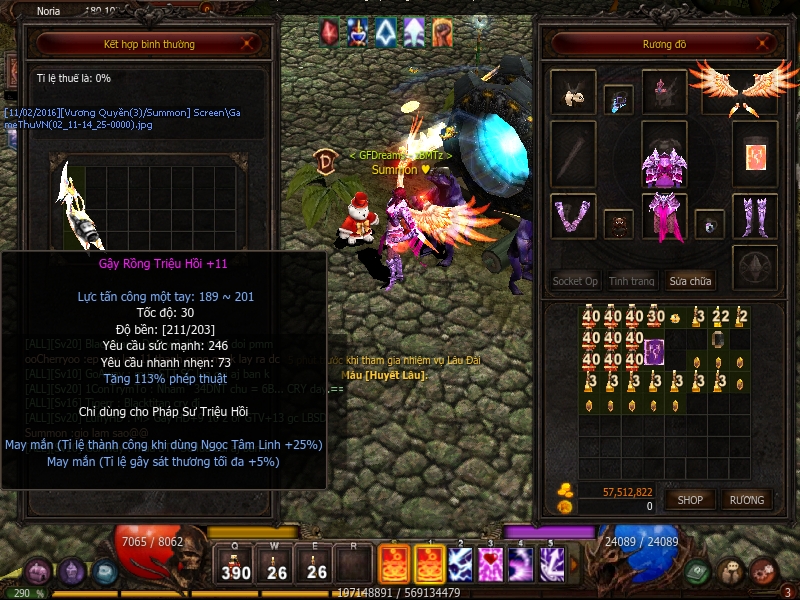The height and width of the screenshot is (600, 800).
Task: Select the dragon staff in the combine grid
Action: (80, 205)
